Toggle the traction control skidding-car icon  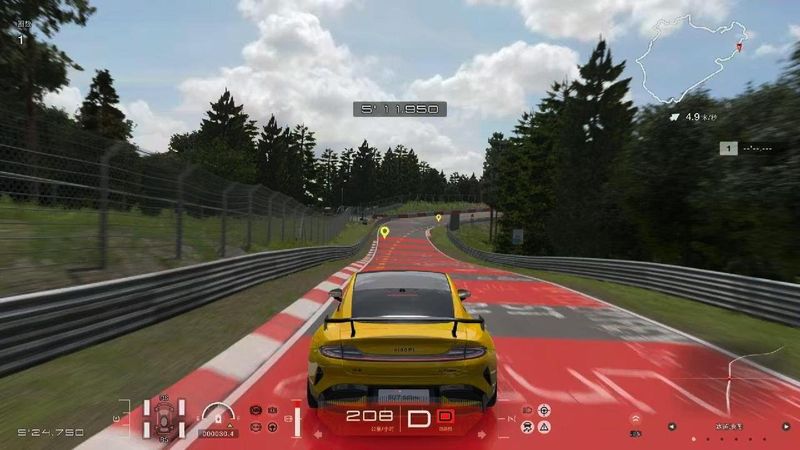[526, 427]
